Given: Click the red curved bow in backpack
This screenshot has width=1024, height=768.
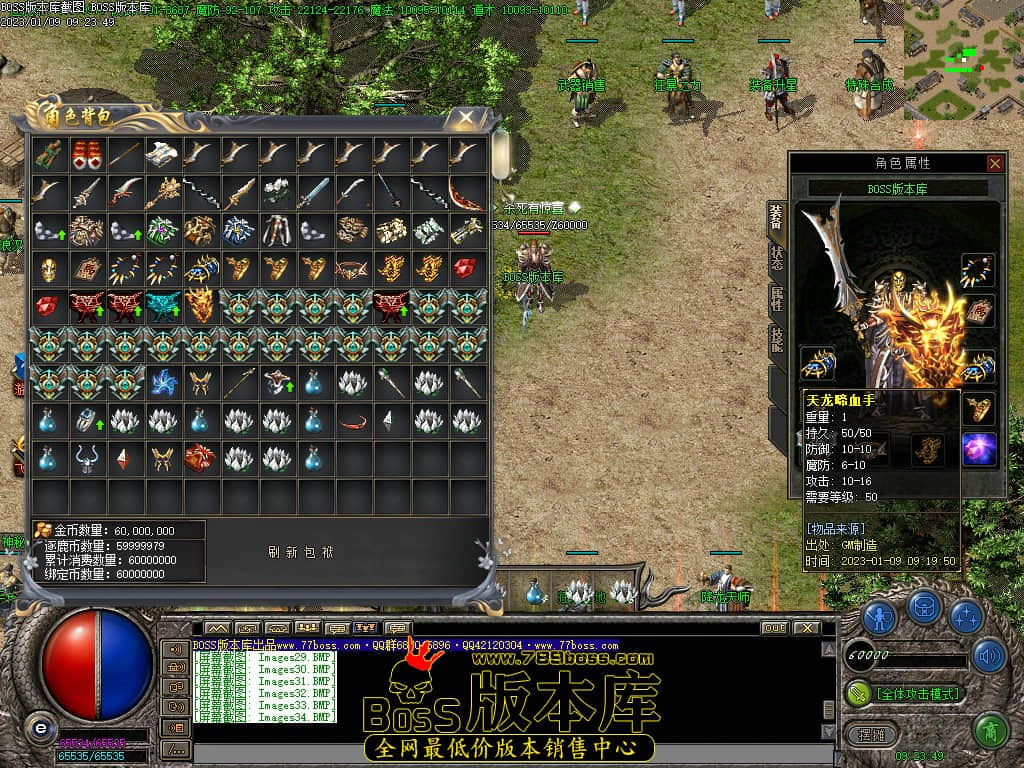Looking at the screenshot, I should [466, 192].
